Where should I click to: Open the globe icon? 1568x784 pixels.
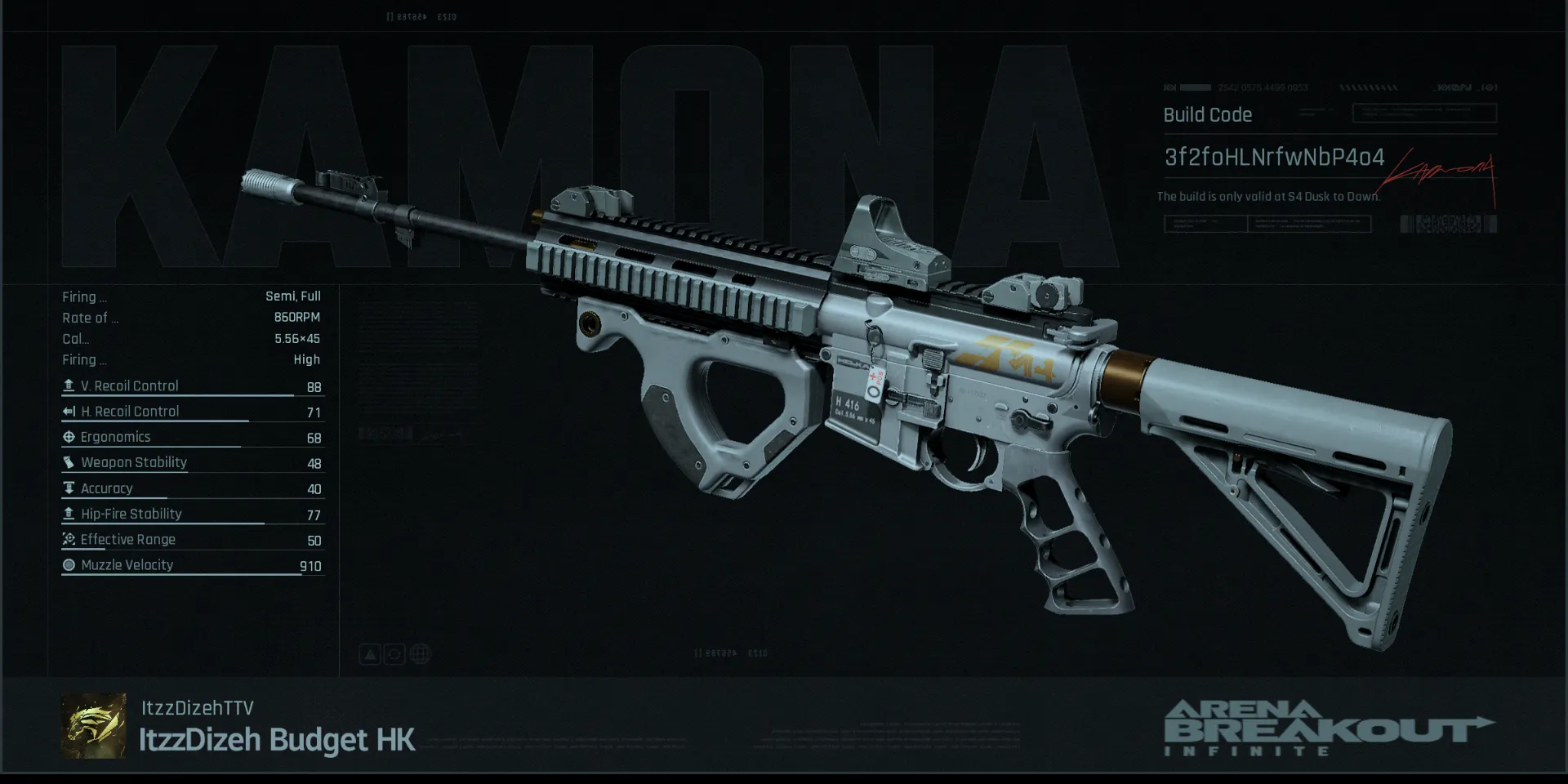[x=420, y=654]
